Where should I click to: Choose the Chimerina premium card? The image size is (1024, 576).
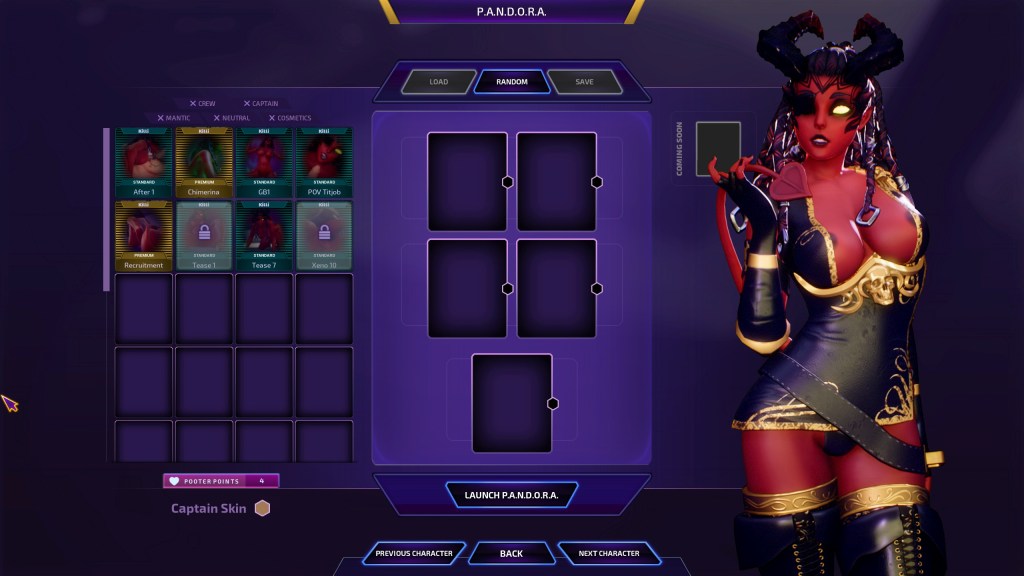click(x=204, y=162)
